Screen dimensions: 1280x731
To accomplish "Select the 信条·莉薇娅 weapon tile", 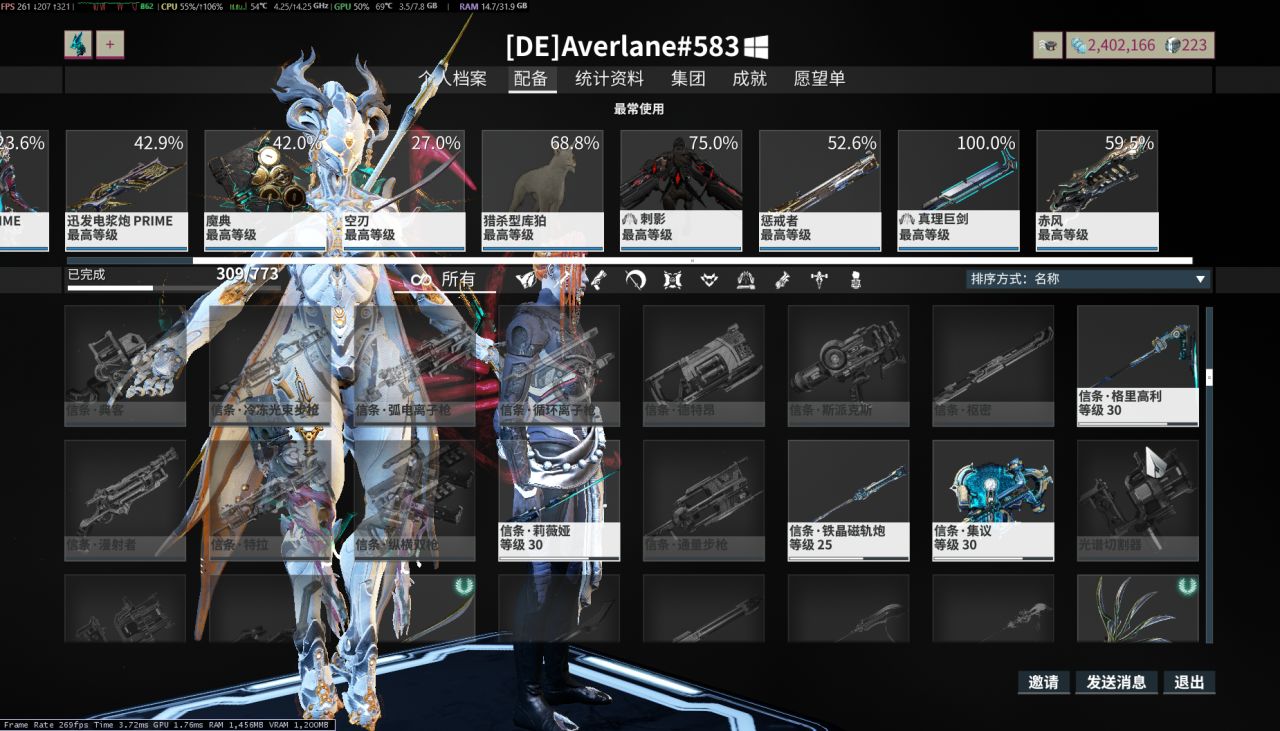I will click(x=559, y=500).
